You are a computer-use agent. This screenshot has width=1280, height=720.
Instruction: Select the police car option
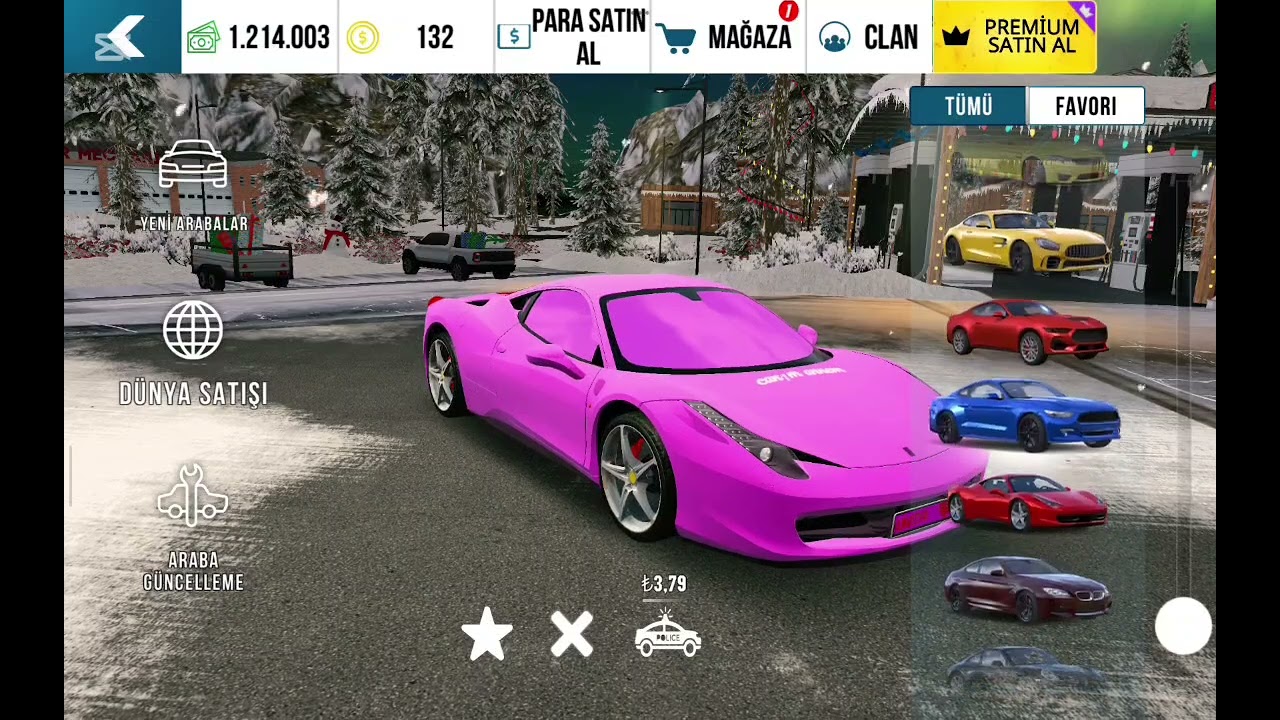[x=668, y=633]
